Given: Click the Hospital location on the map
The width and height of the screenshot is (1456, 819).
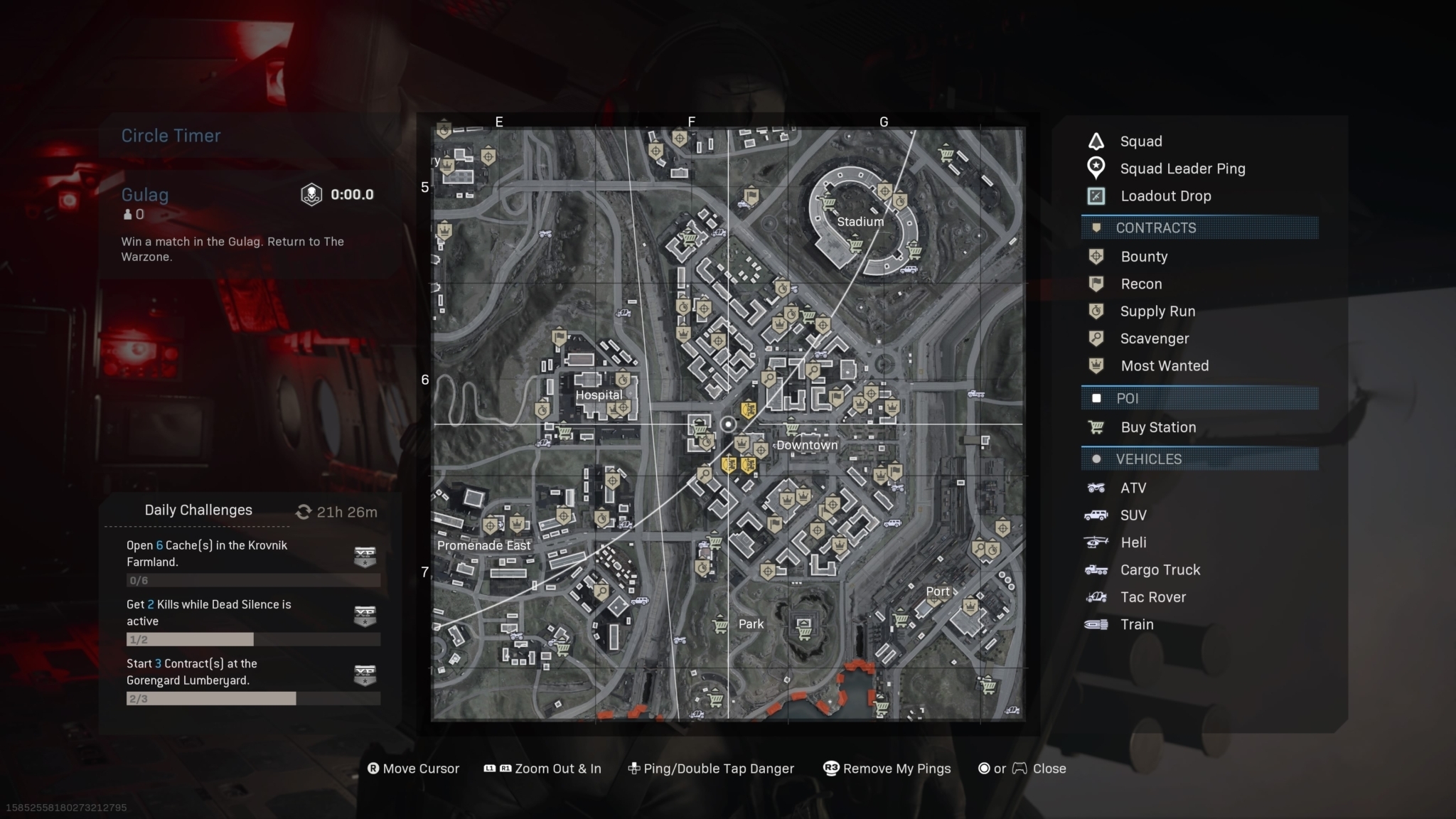Looking at the screenshot, I should tap(599, 395).
